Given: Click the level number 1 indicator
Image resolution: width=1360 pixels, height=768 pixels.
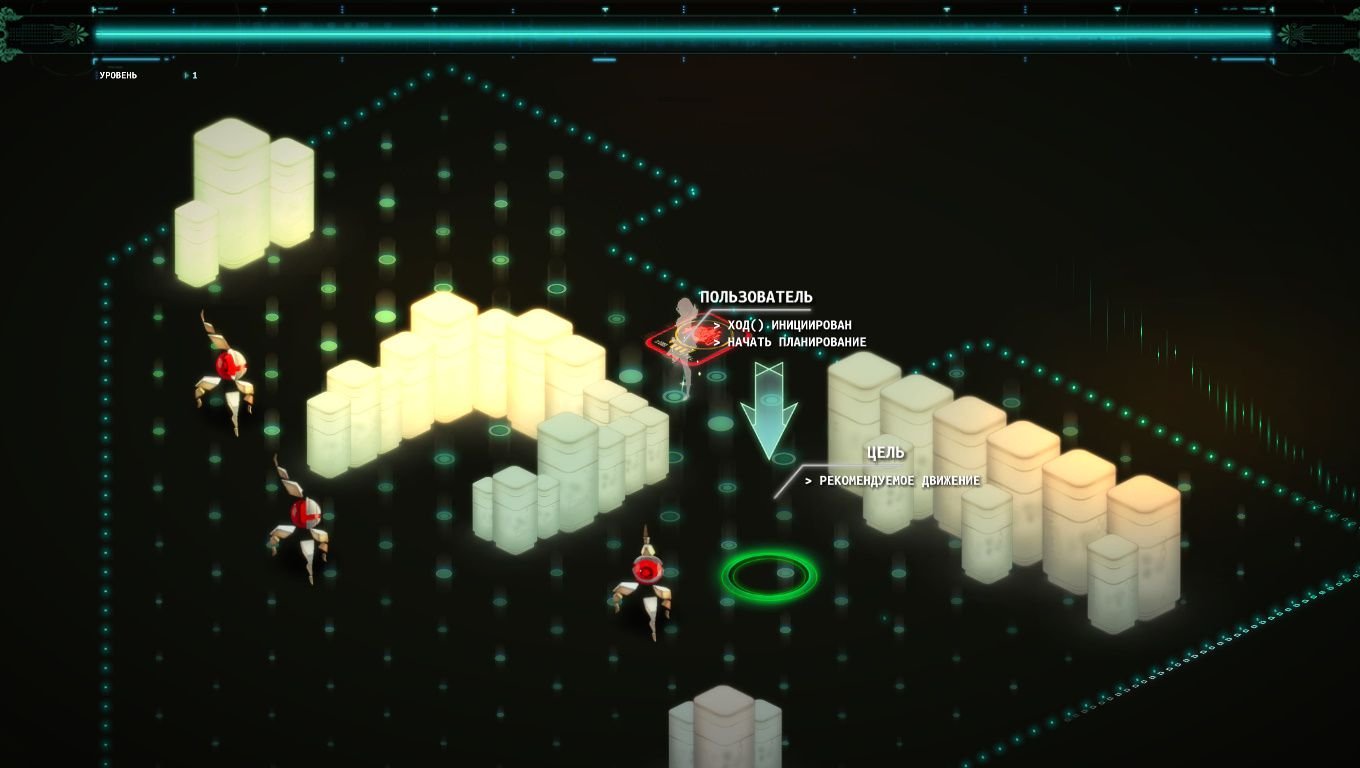Looking at the screenshot, I should tap(194, 73).
